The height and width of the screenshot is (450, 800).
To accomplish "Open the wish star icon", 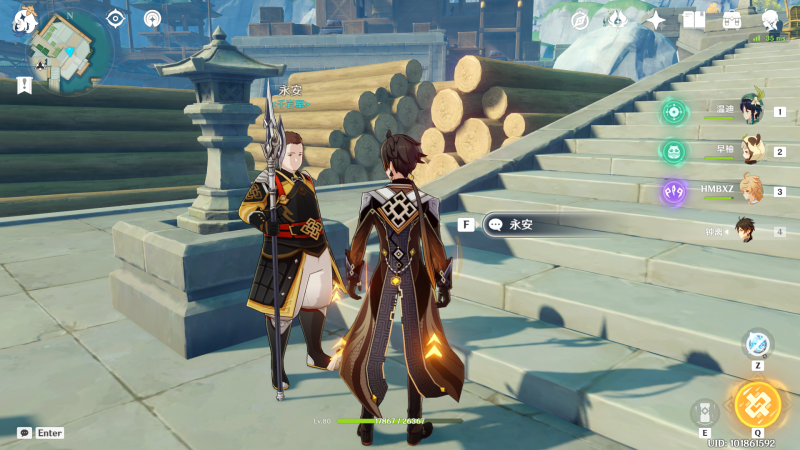I will 656,20.
